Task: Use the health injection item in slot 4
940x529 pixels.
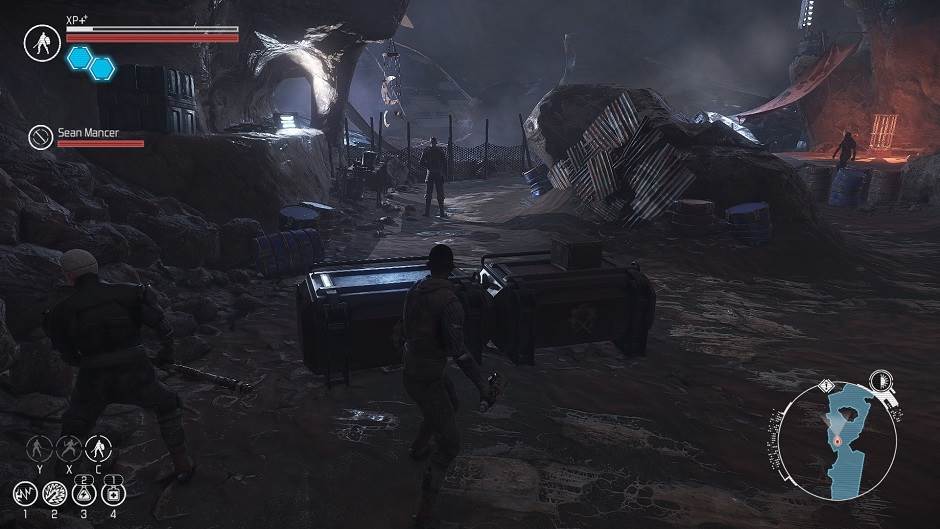Action: pos(115,493)
